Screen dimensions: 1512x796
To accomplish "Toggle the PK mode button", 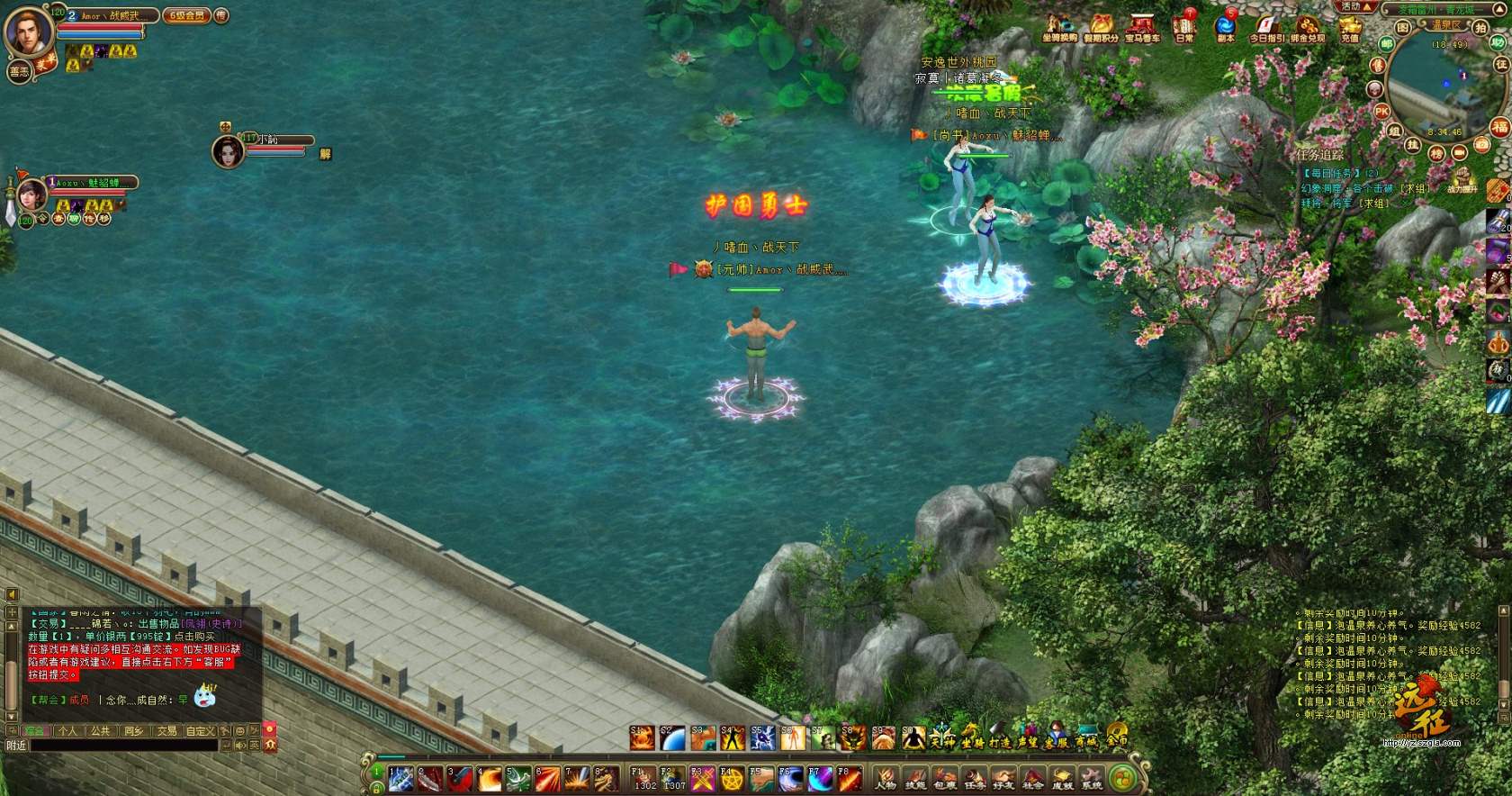I will click(1381, 111).
